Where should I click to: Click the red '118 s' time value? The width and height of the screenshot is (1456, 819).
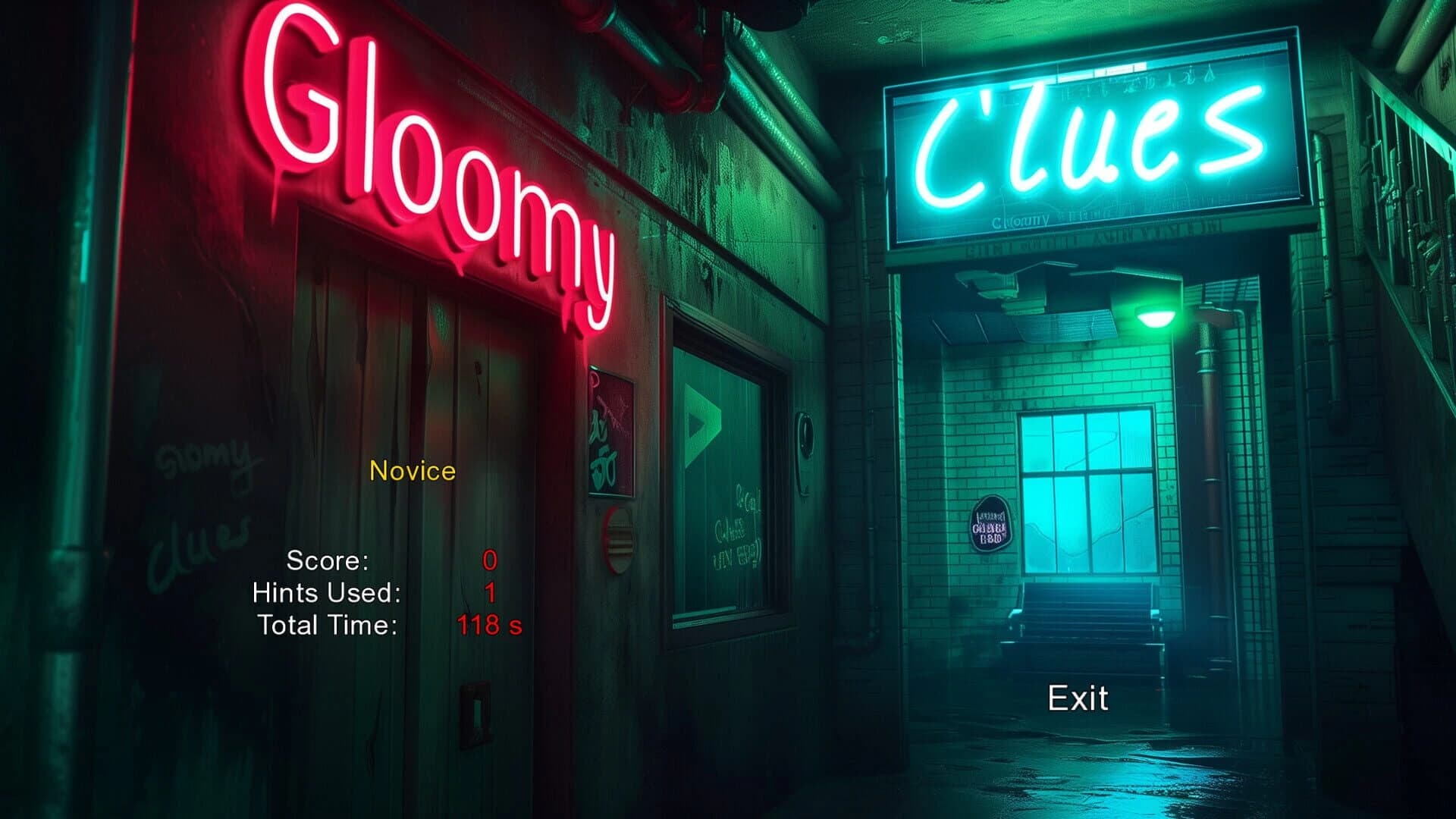(489, 625)
